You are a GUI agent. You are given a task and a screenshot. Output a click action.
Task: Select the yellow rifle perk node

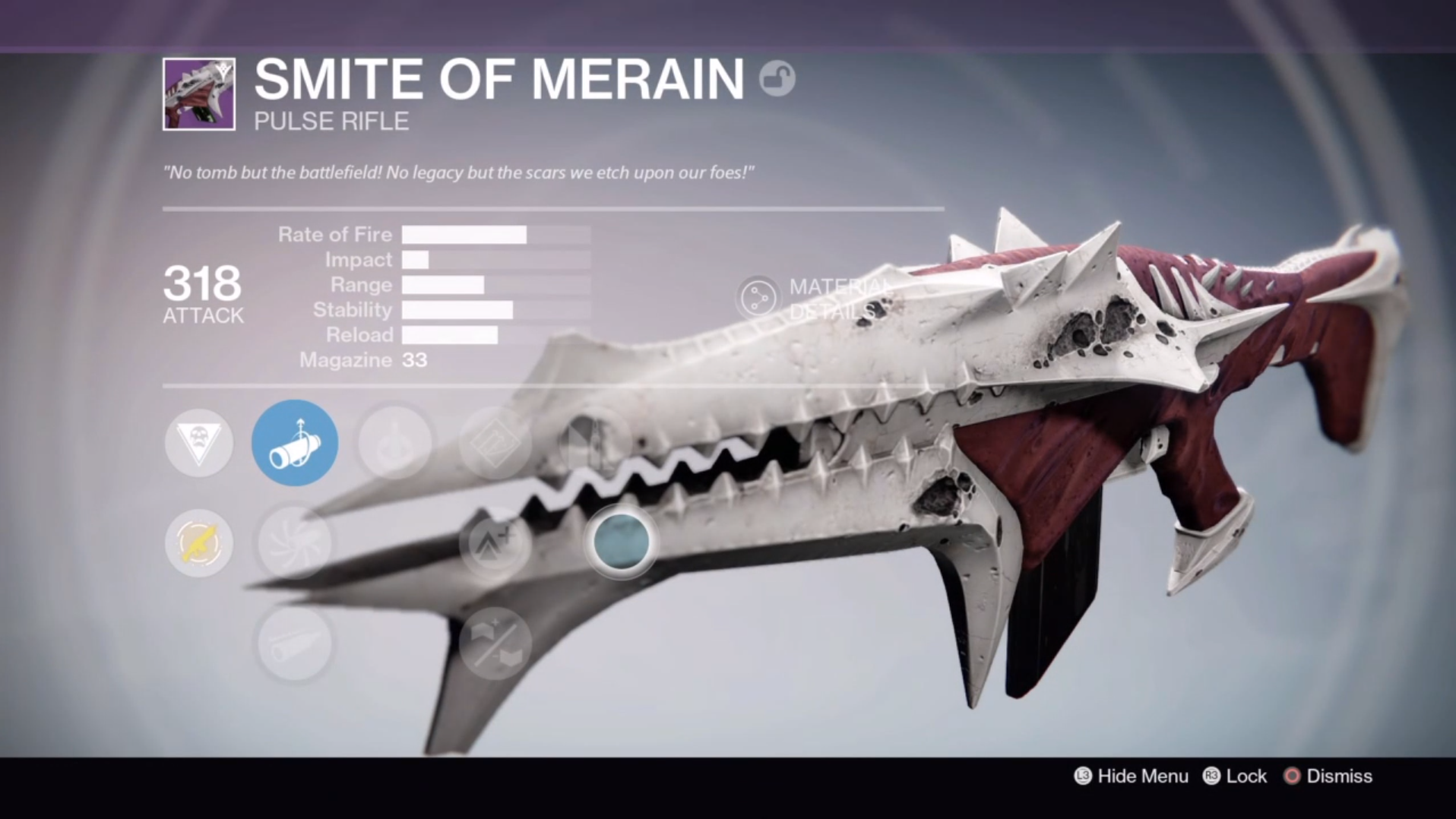[199, 543]
